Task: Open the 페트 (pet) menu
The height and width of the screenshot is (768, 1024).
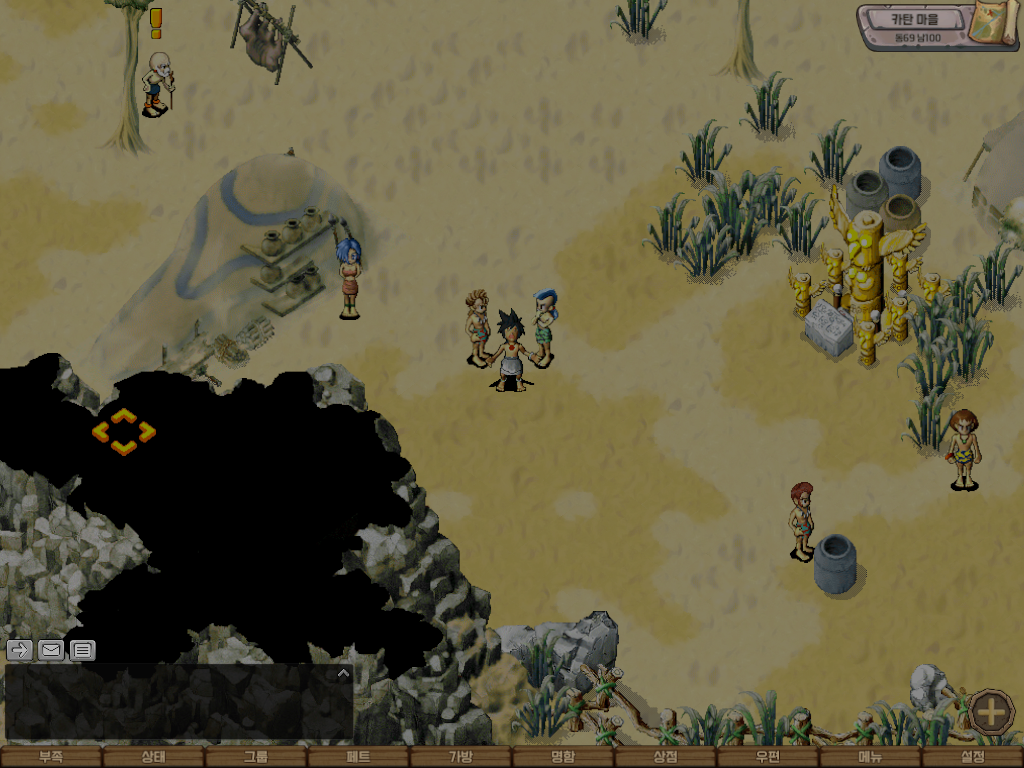Action: tap(358, 757)
